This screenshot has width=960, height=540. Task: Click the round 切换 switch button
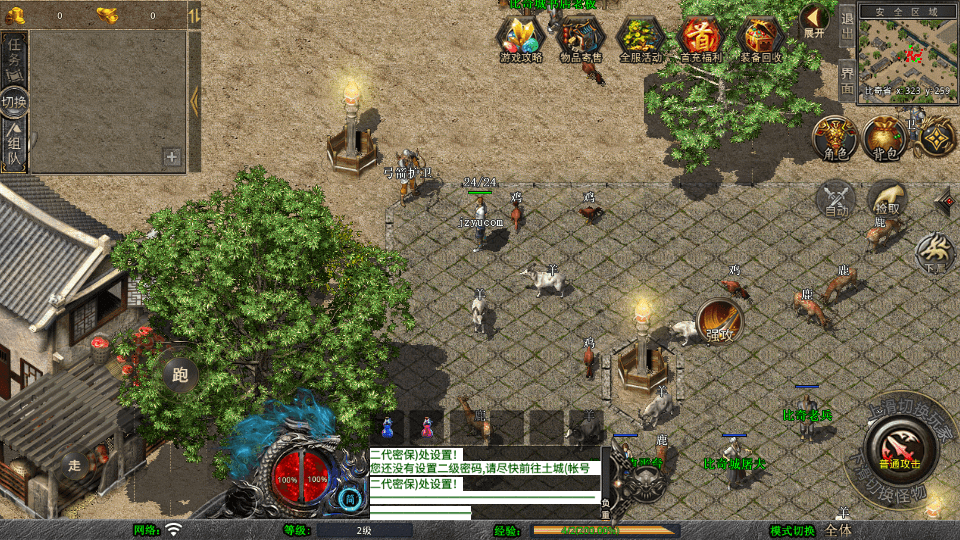point(15,102)
